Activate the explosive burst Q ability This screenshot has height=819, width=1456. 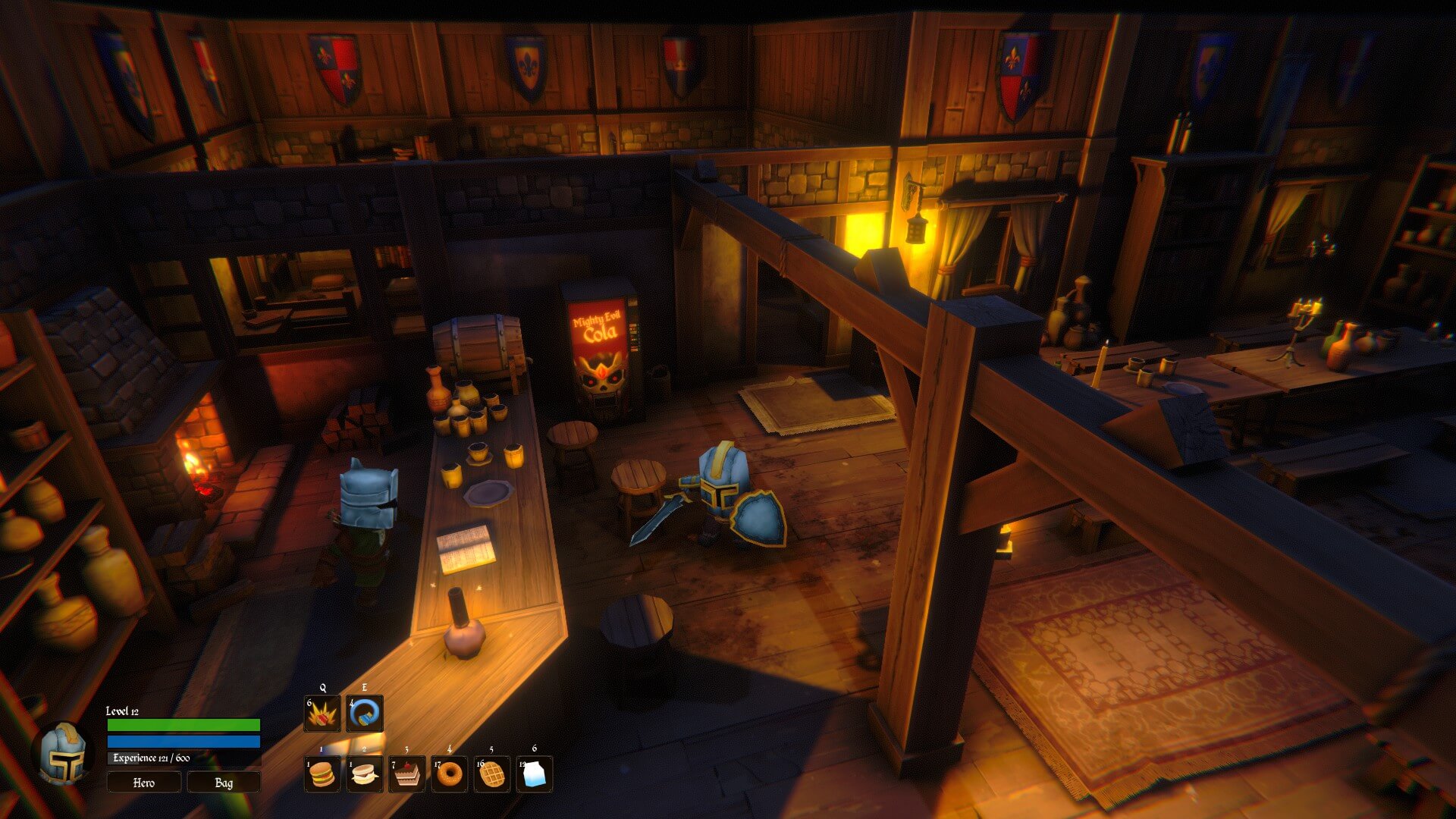click(322, 714)
